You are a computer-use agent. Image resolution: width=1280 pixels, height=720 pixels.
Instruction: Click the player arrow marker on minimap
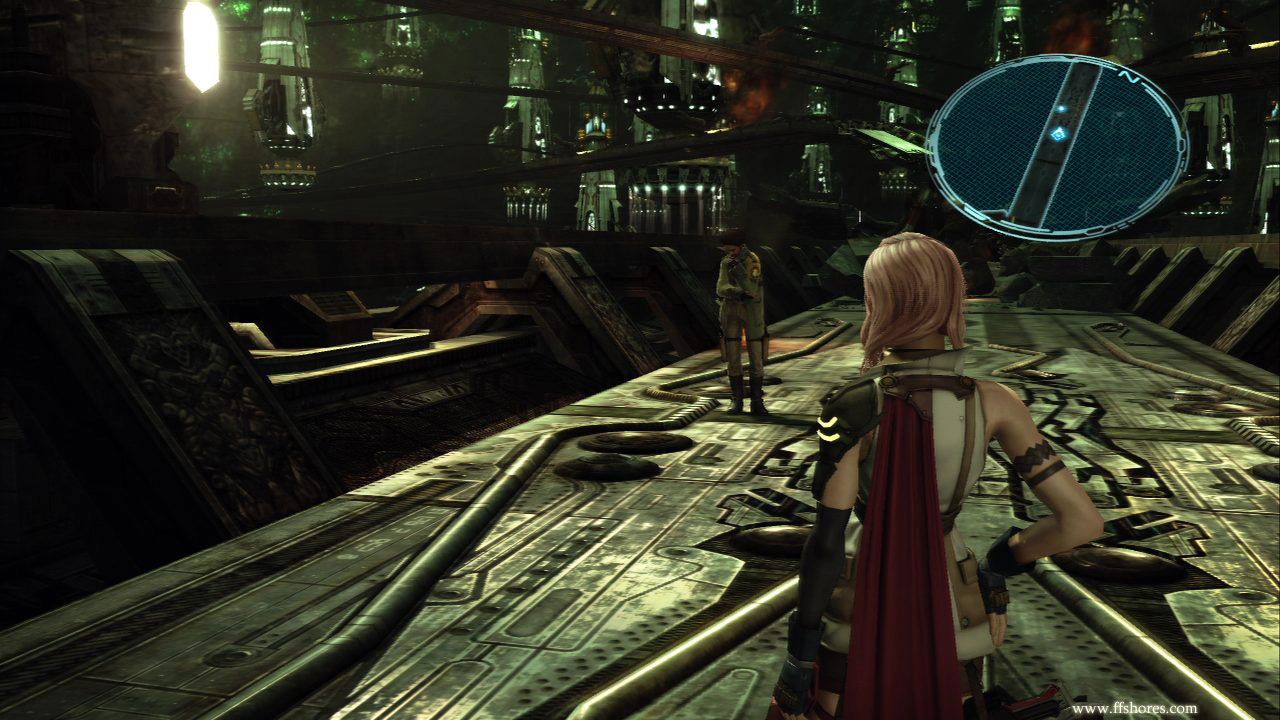click(1058, 132)
